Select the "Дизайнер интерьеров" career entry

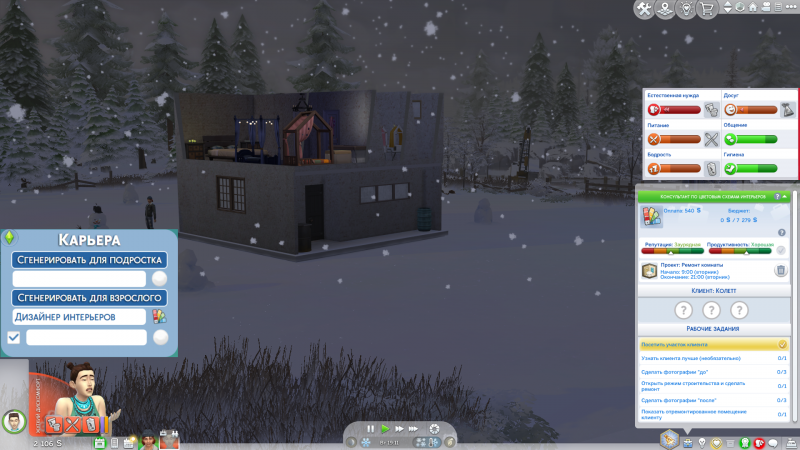[x=78, y=317]
